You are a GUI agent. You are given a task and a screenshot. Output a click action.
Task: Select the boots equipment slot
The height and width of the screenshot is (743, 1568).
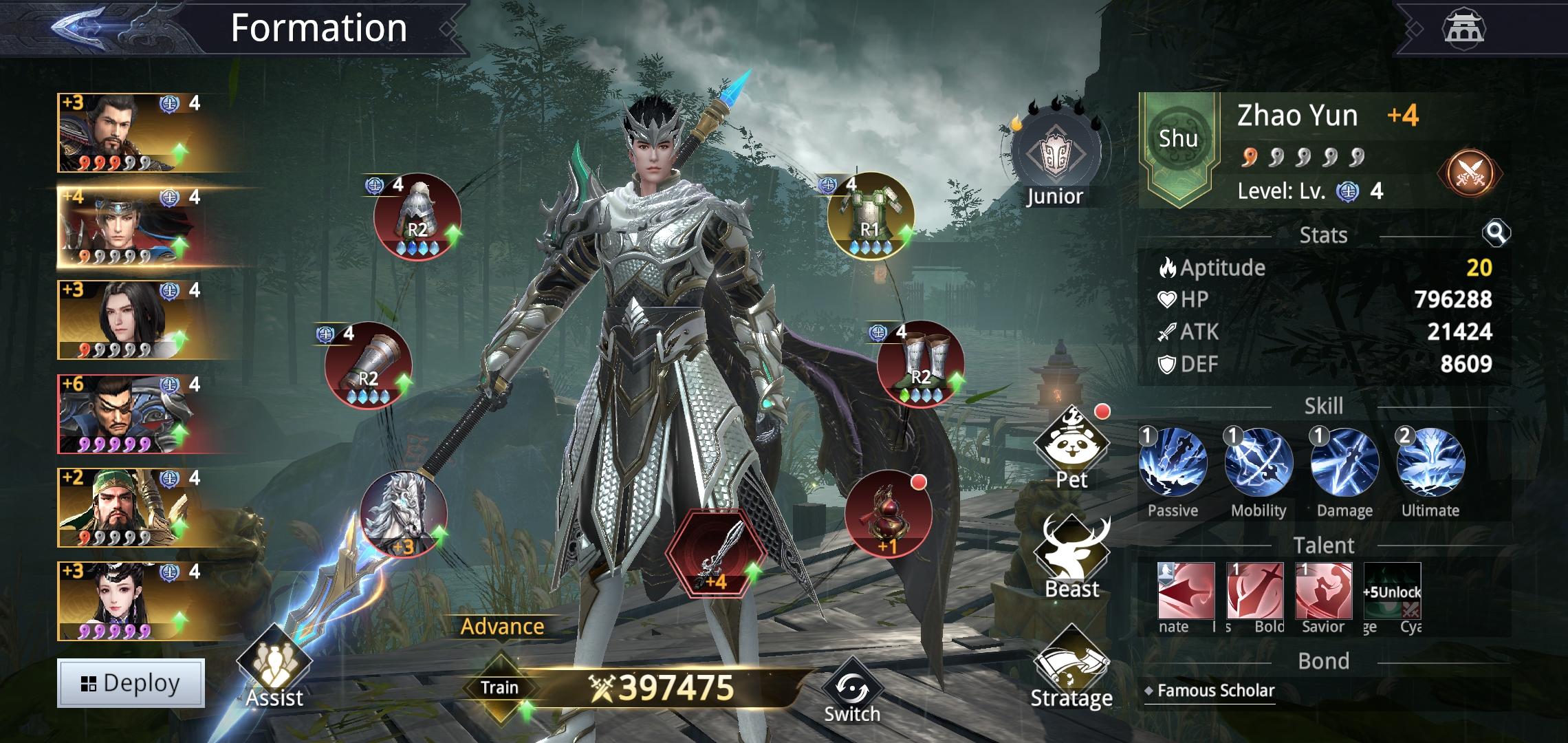(920, 365)
